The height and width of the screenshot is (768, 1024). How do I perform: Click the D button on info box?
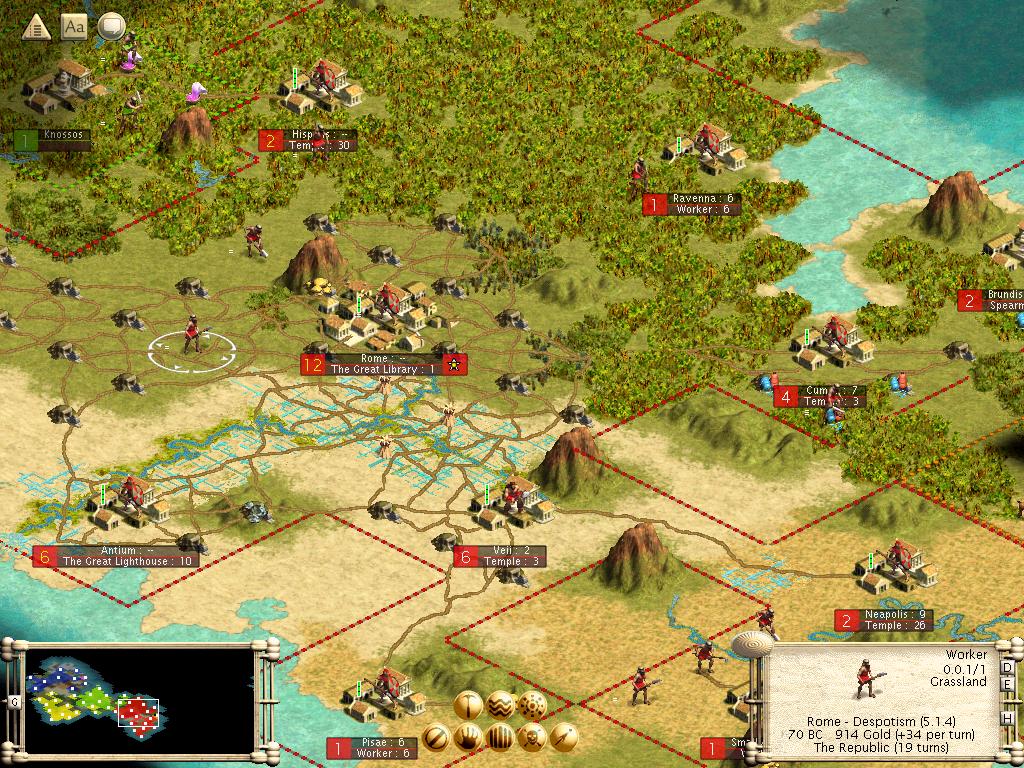(x=1007, y=667)
